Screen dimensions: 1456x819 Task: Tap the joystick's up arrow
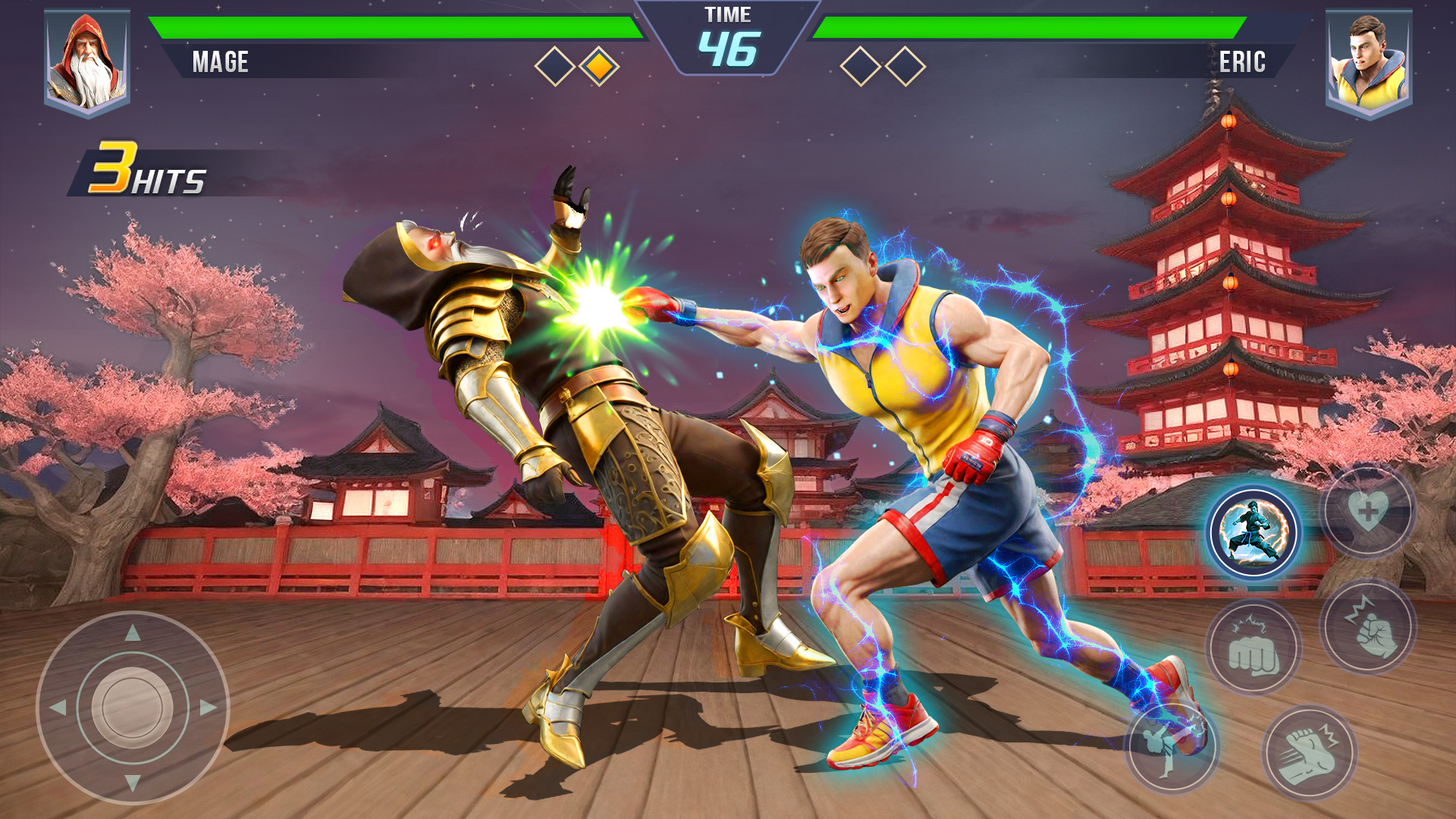tap(133, 632)
